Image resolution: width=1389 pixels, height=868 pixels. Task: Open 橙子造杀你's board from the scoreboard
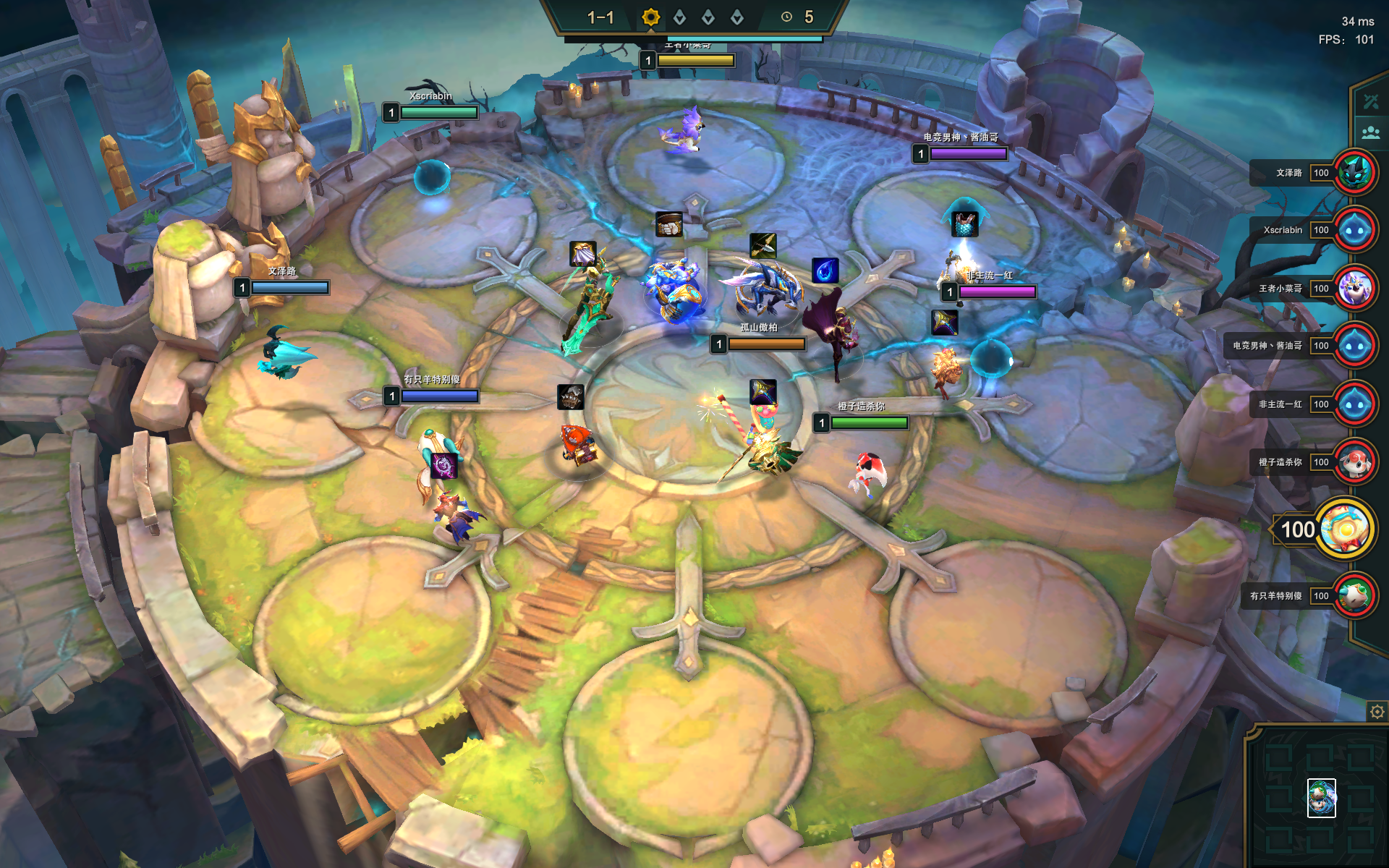pos(1354,461)
